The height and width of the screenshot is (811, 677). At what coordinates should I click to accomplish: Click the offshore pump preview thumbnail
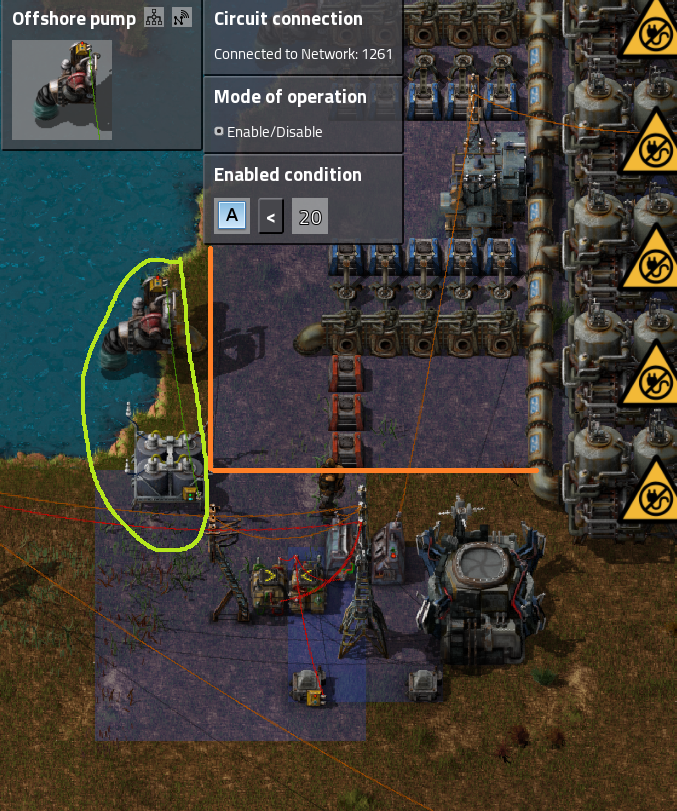click(62, 90)
